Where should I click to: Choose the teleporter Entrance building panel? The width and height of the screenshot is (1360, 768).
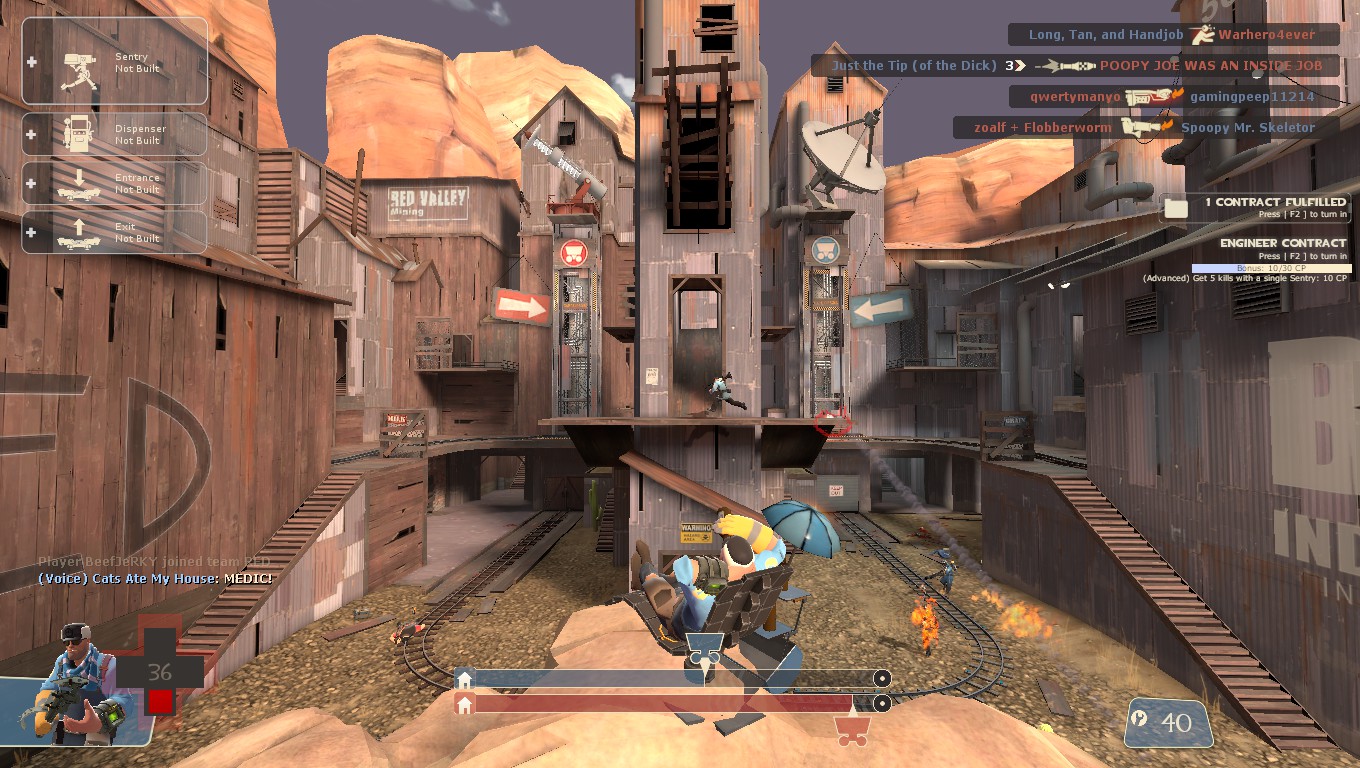[x=115, y=183]
